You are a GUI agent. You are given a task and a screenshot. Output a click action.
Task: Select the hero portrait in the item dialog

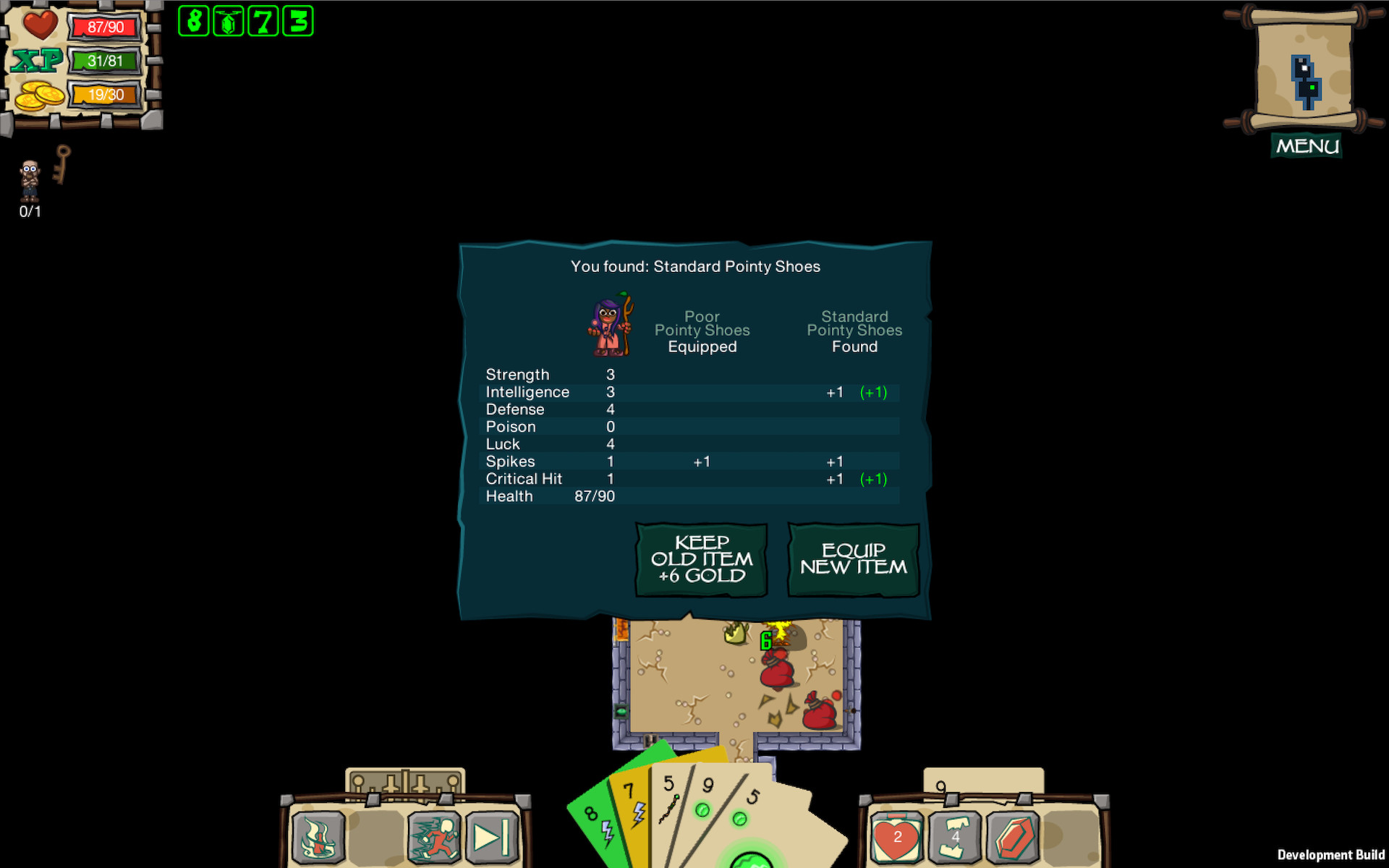[610, 325]
